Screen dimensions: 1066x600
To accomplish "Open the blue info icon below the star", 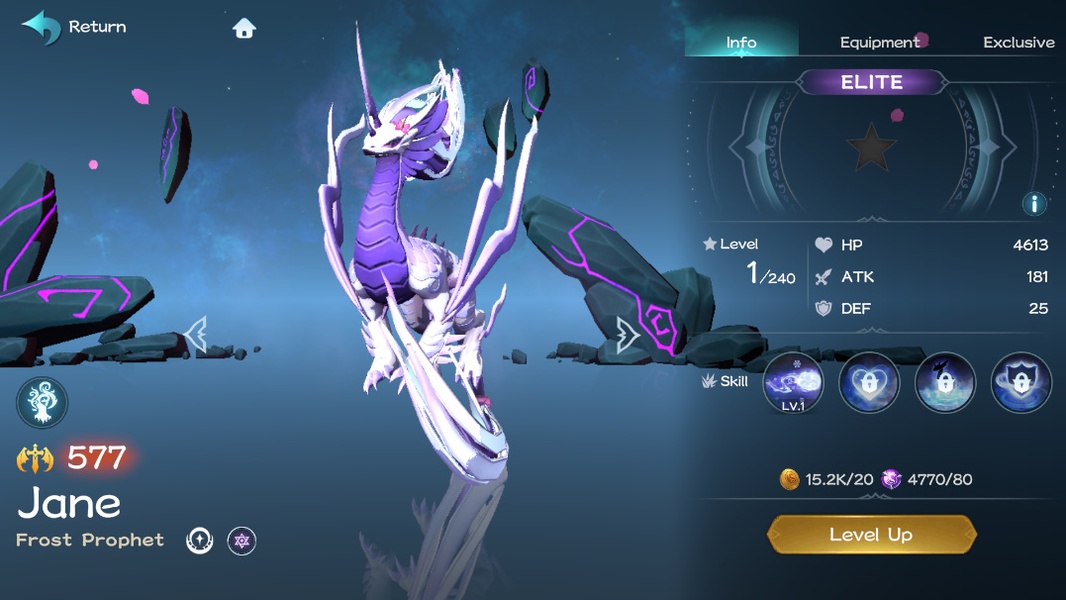I will (x=1034, y=204).
